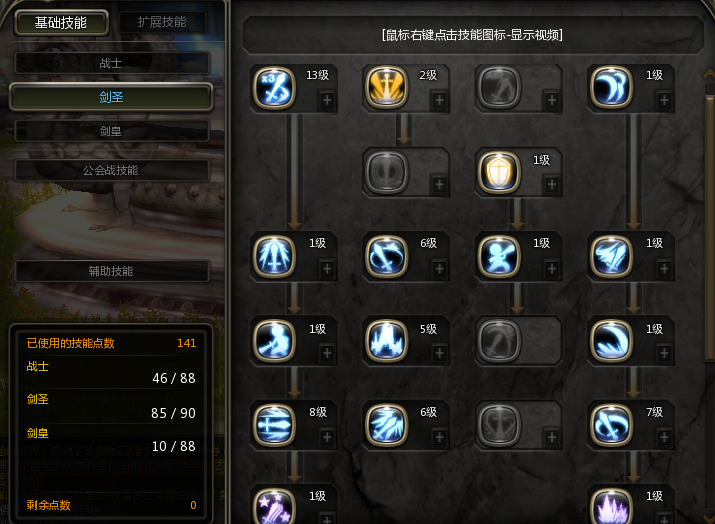Open the 扩展技能 tab
Screen dimensions: 715x524
tap(161, 22)
